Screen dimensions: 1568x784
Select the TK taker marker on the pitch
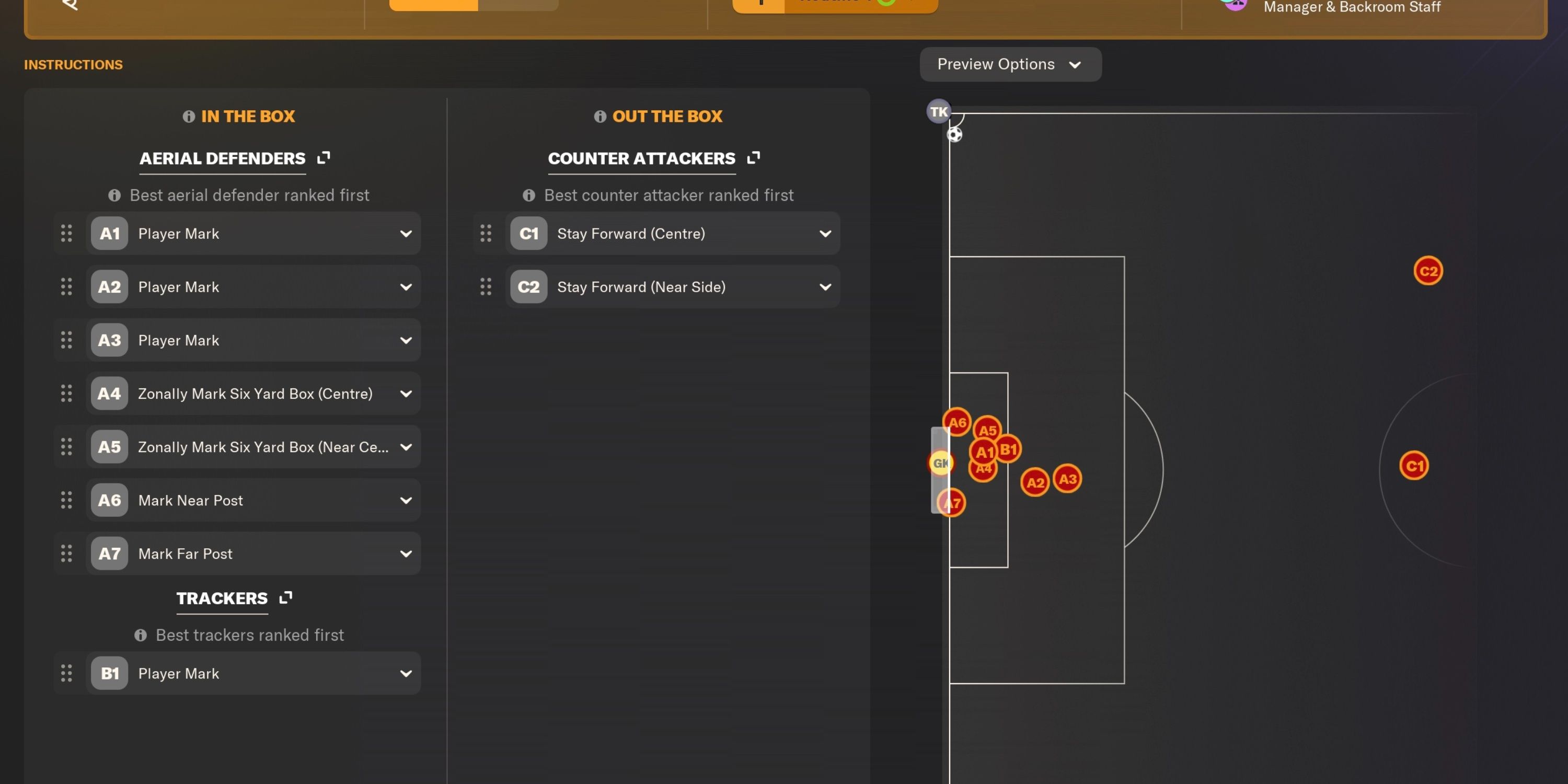[x=938, y=111]
